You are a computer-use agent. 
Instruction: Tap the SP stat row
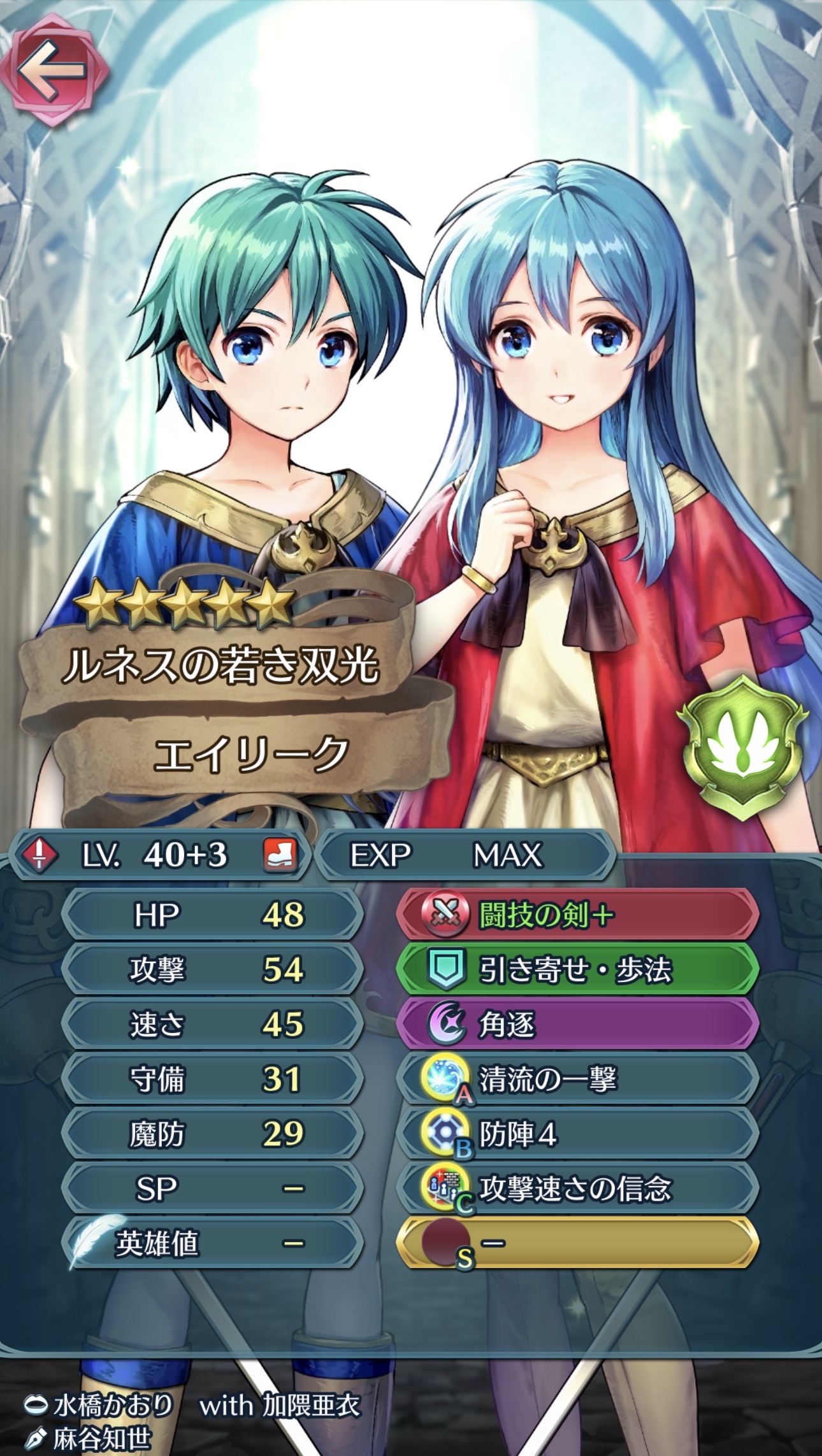[213, 1188]
